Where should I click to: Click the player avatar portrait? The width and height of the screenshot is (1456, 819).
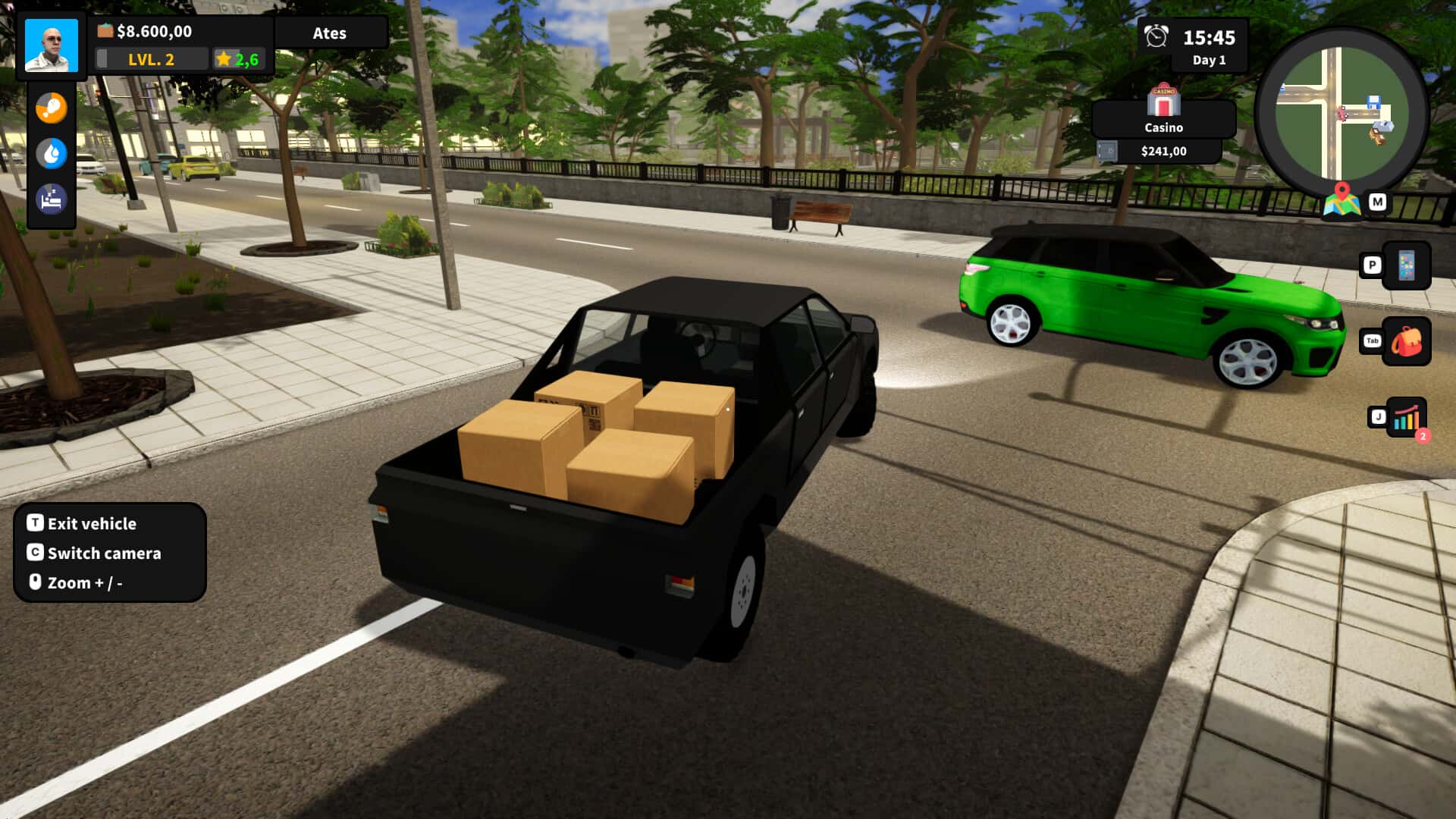[x=50, y=45]
